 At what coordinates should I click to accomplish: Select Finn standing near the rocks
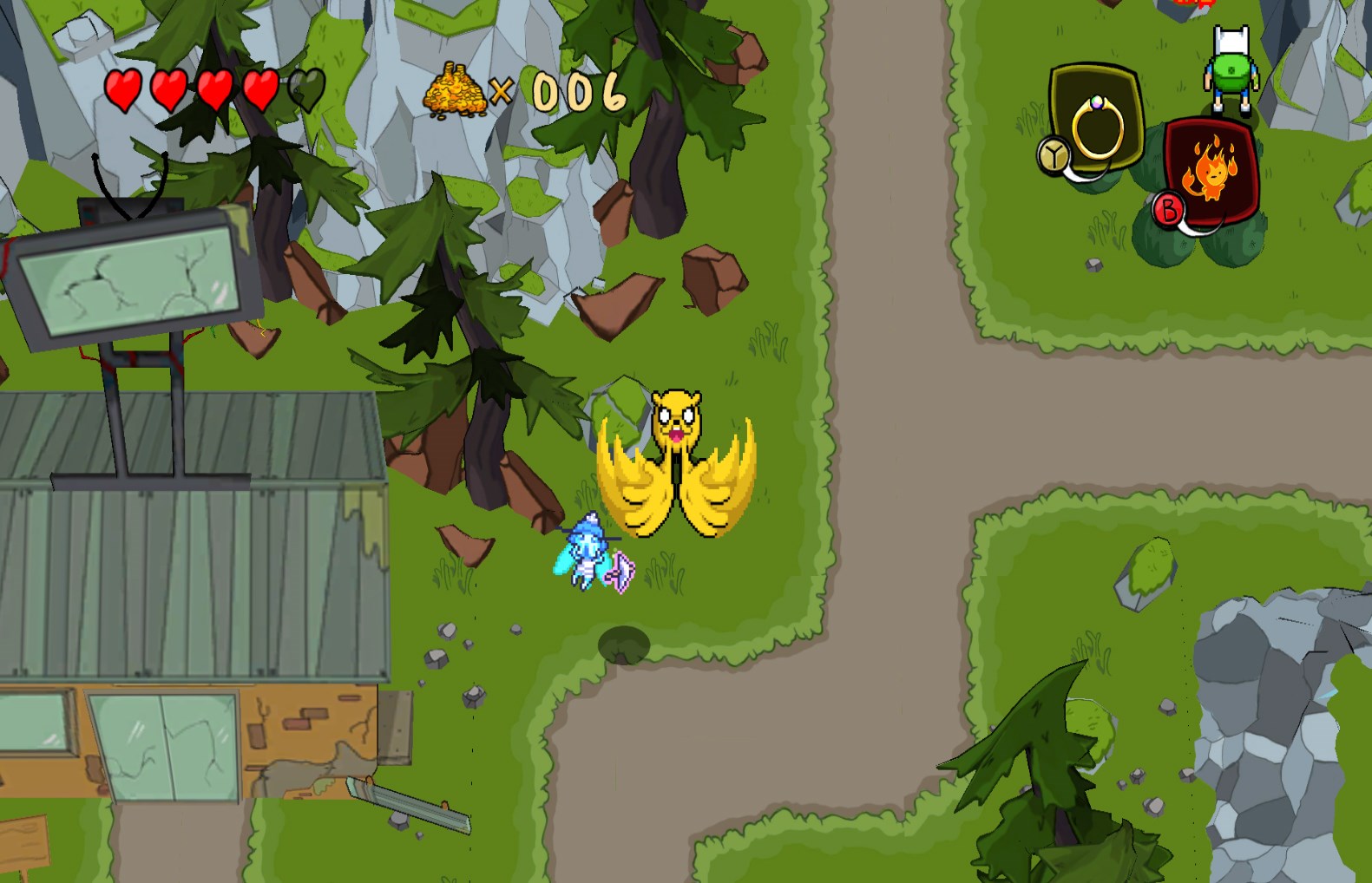pyautogui.click(x=1231, y=69)
